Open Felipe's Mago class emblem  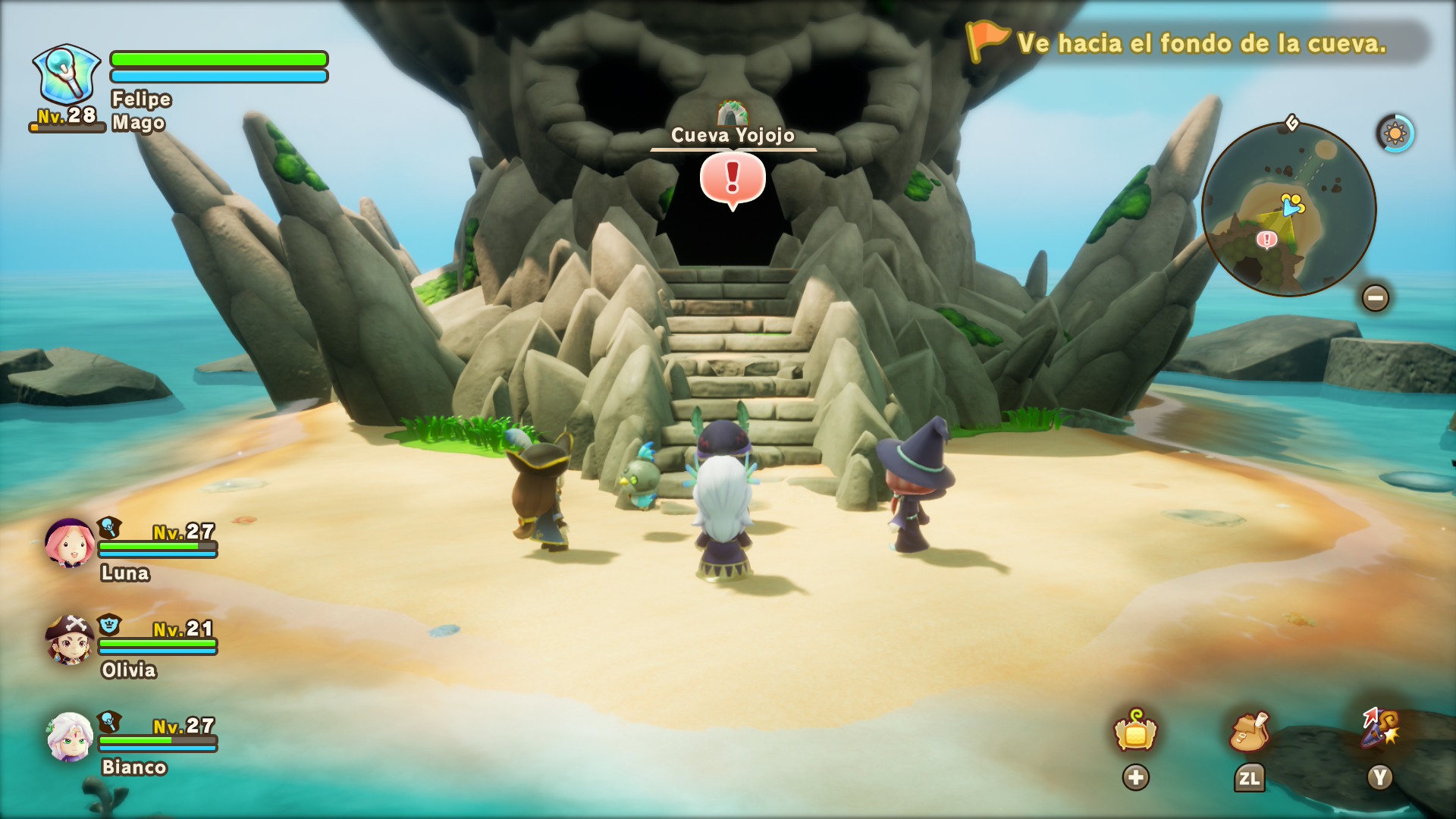point(67,74)
